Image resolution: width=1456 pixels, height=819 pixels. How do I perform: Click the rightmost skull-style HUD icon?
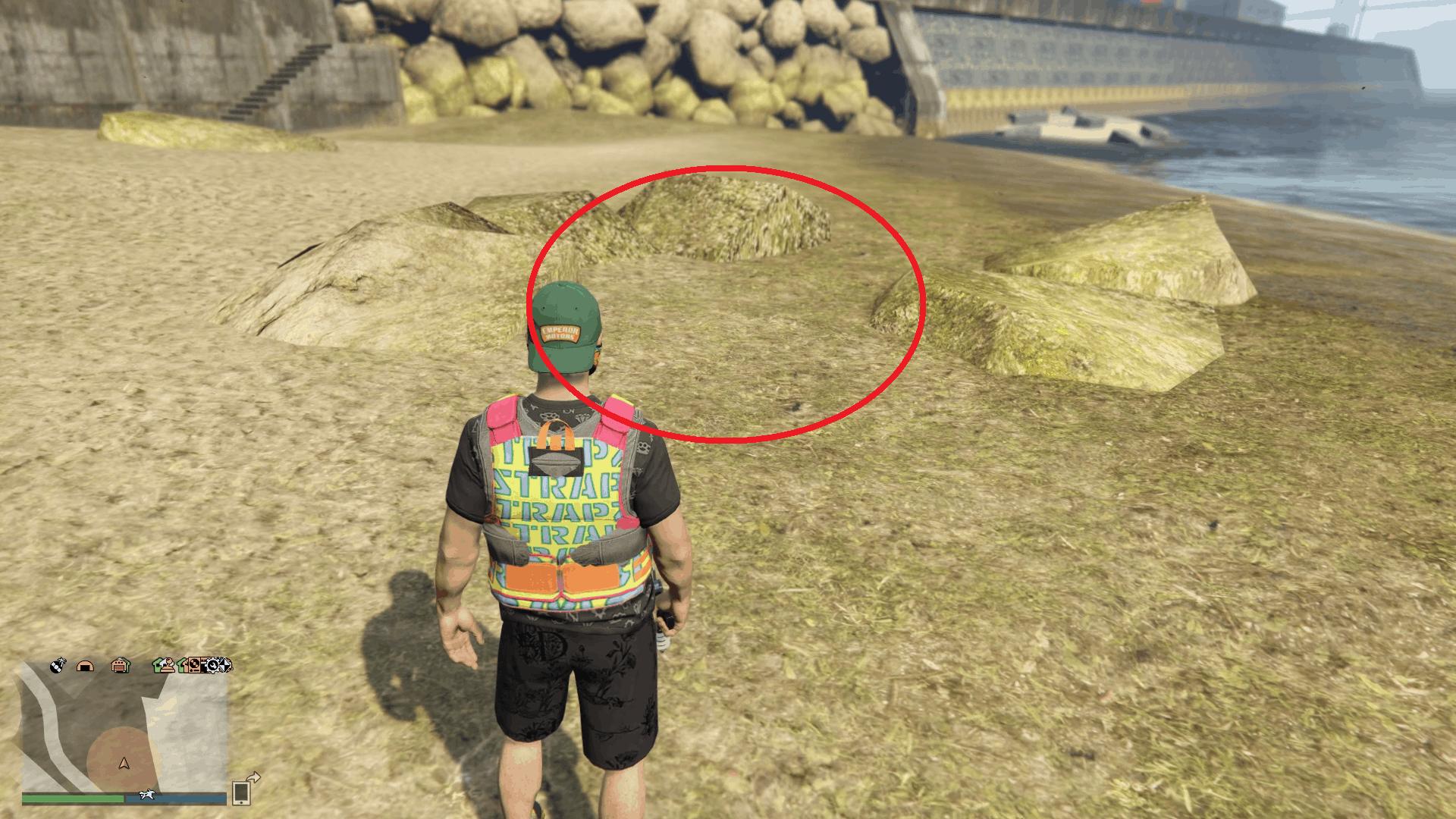[x=224, y=665]
